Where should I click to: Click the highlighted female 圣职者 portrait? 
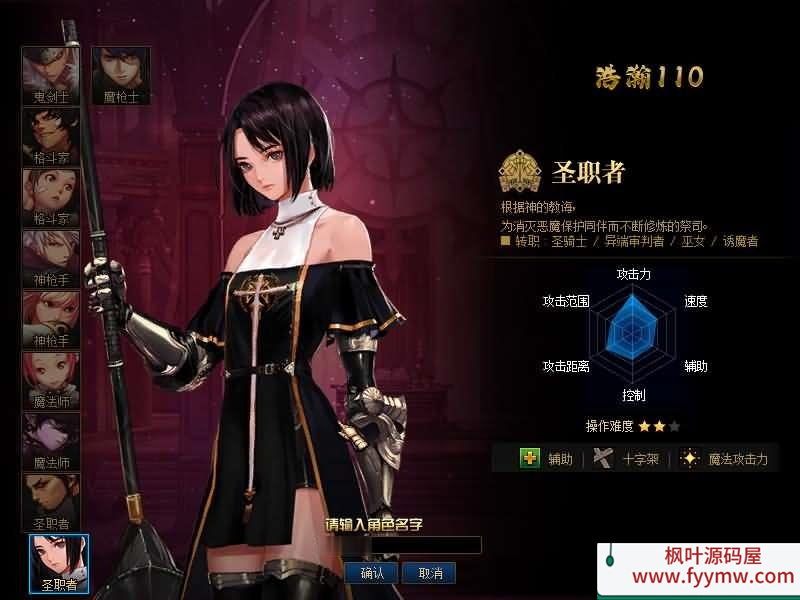point(59,563)
